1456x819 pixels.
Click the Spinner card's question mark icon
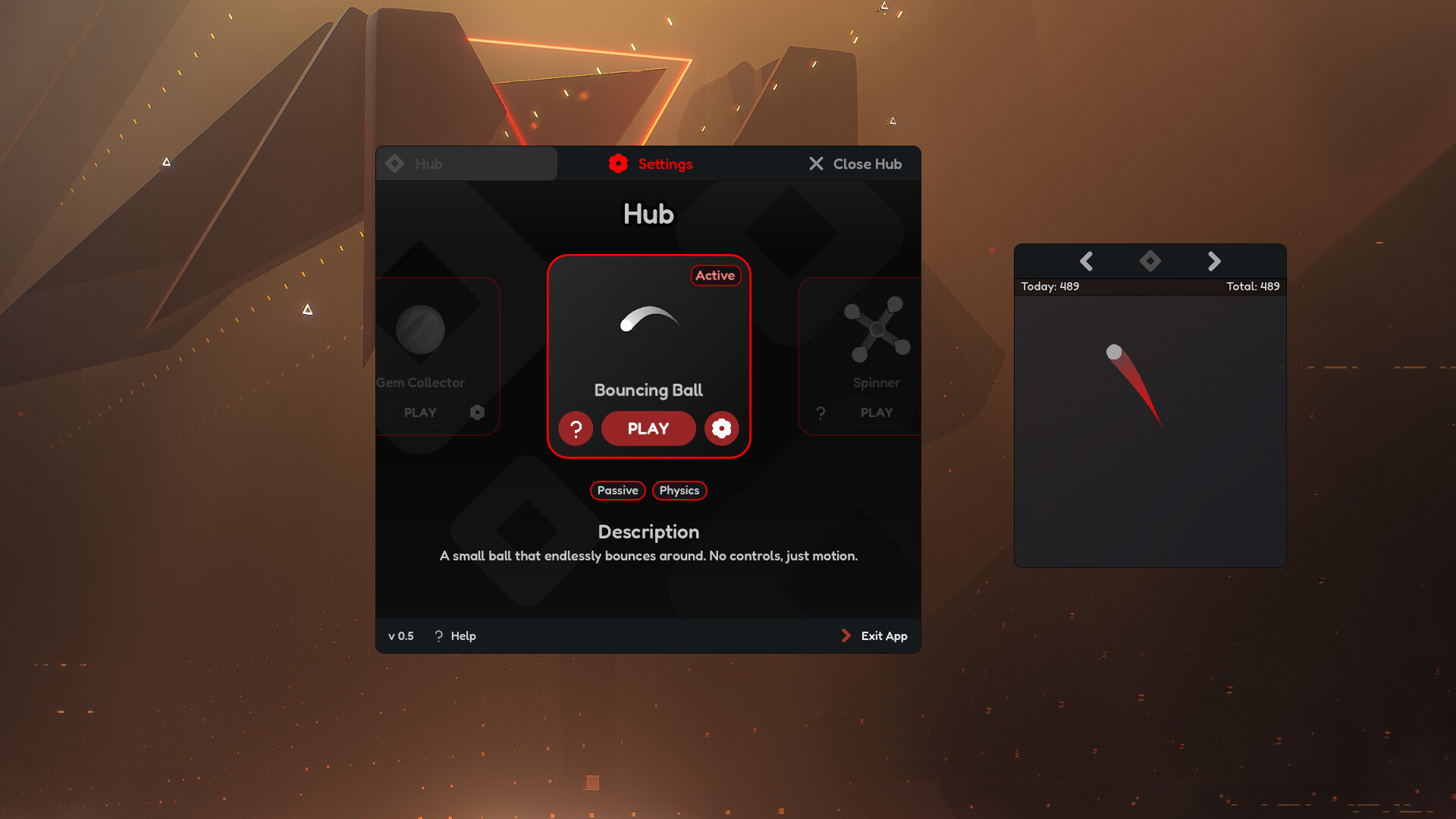pyautogui.click(x=820, y=412)
